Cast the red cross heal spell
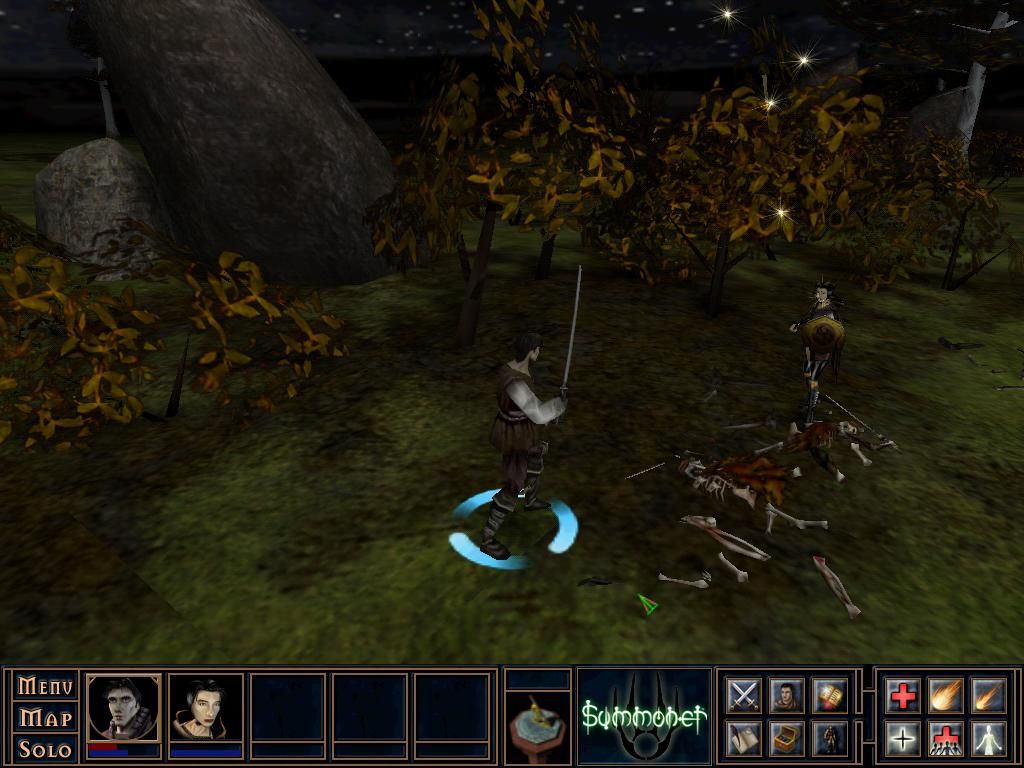 coord(902,695)
